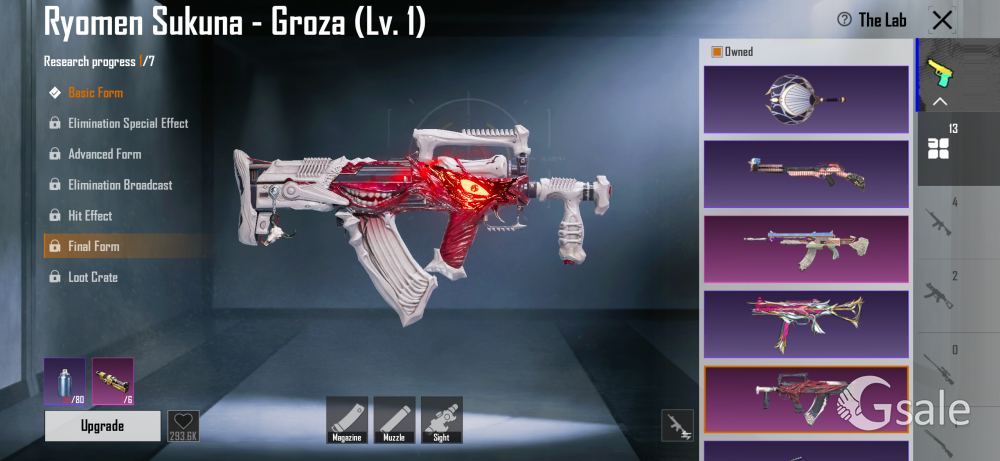Select the selected red Groza skin thumbnail

[806, 399]
